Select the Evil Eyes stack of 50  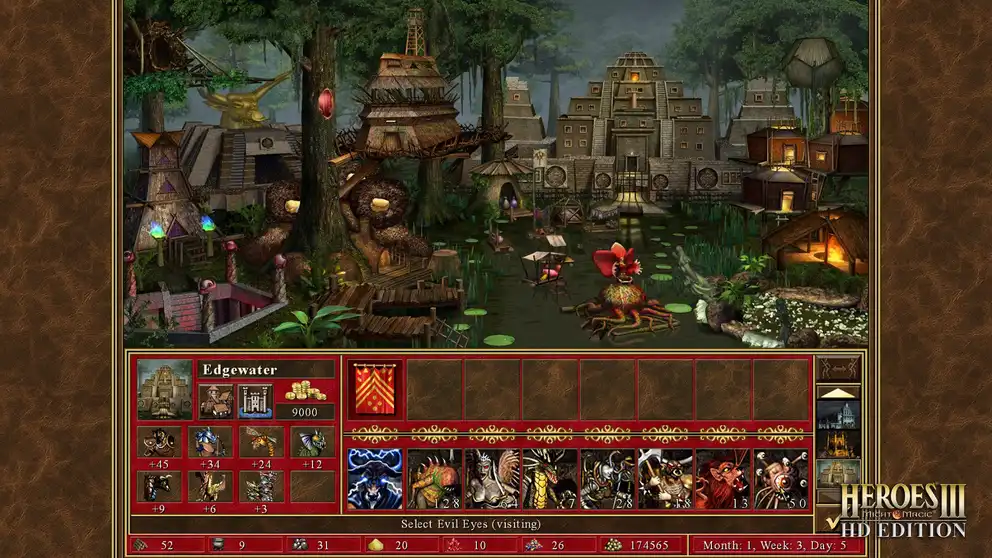(x=782, y=479)
